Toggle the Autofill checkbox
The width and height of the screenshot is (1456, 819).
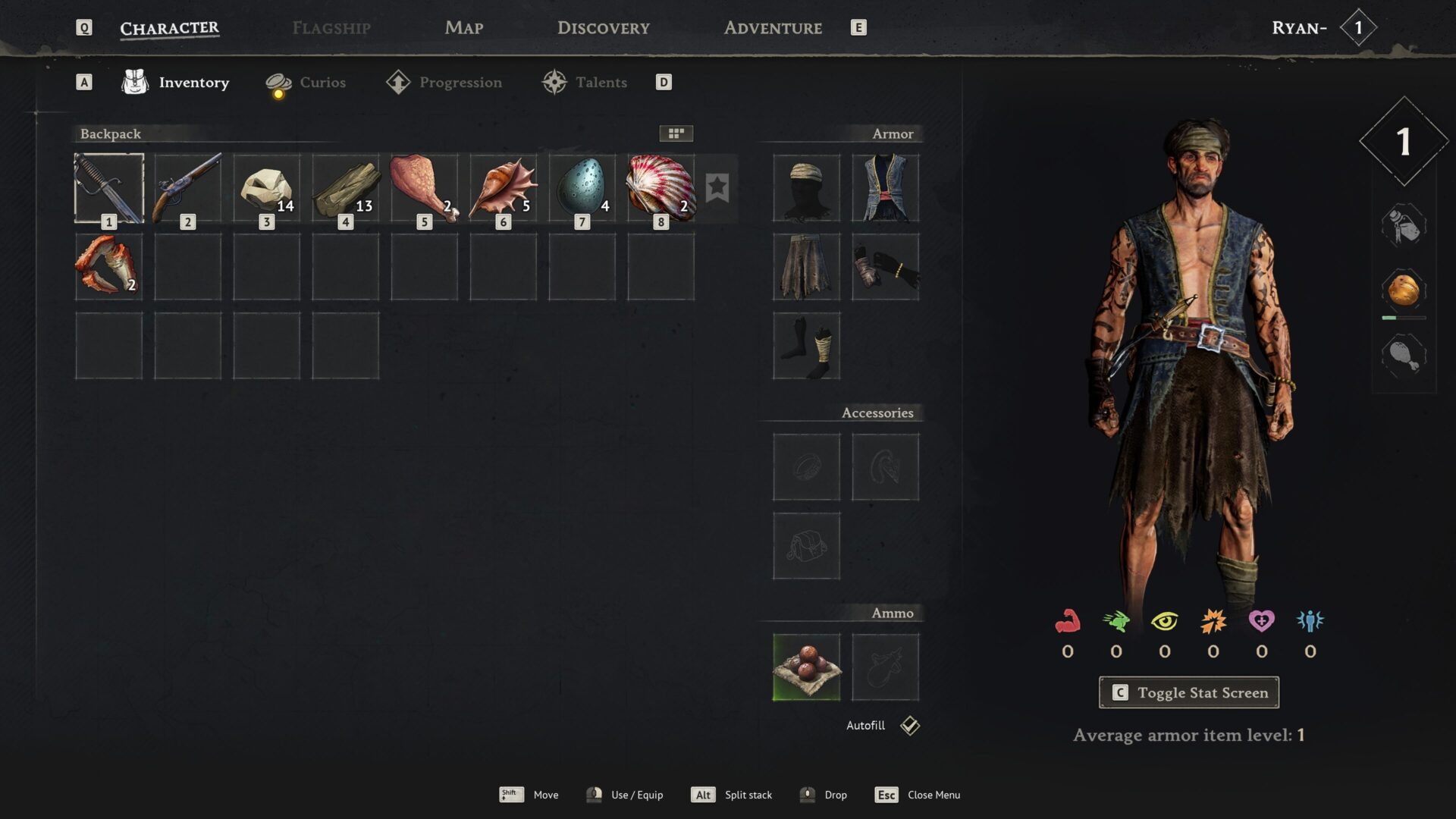[910, 726]
